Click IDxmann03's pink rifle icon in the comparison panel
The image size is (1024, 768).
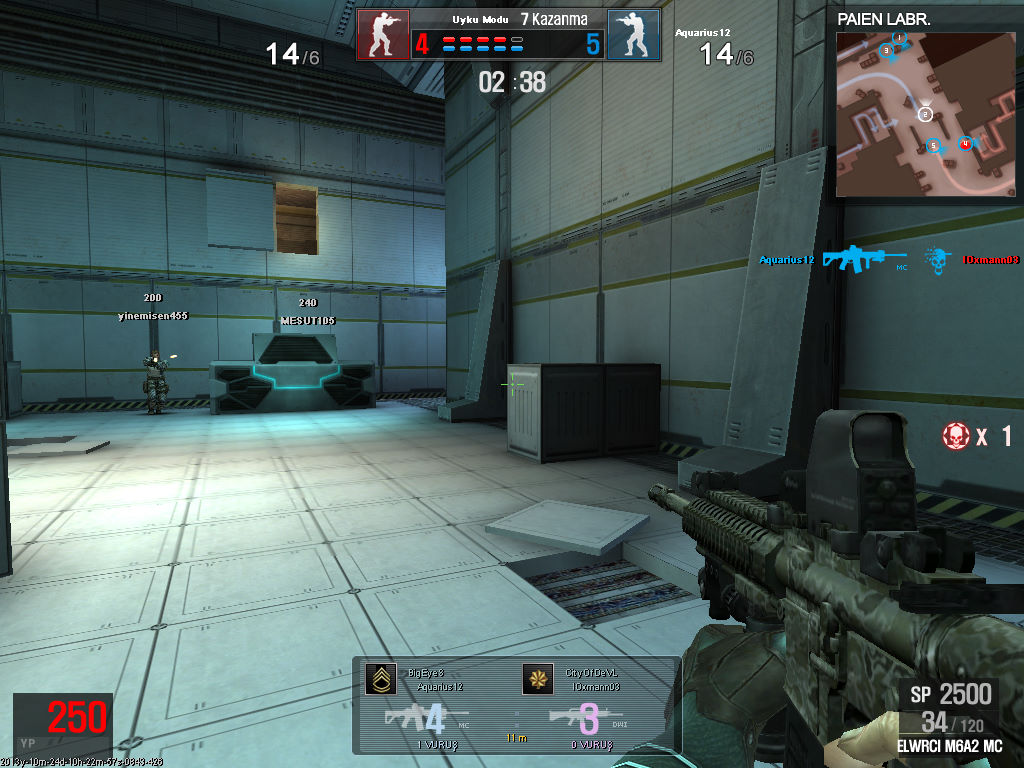pyautogui.click(x=566, y=717)
